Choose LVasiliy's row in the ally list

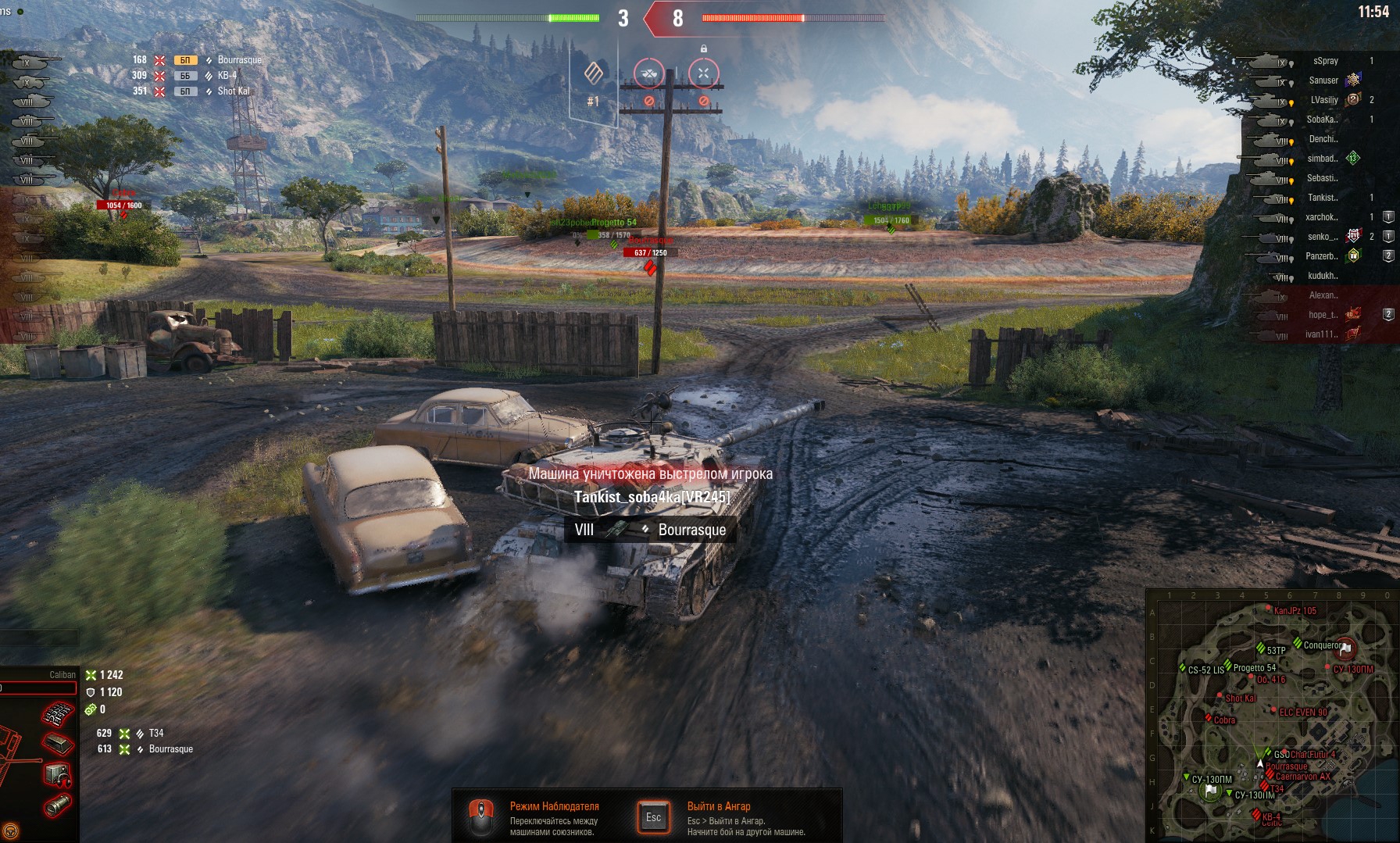pos(1323,100)
